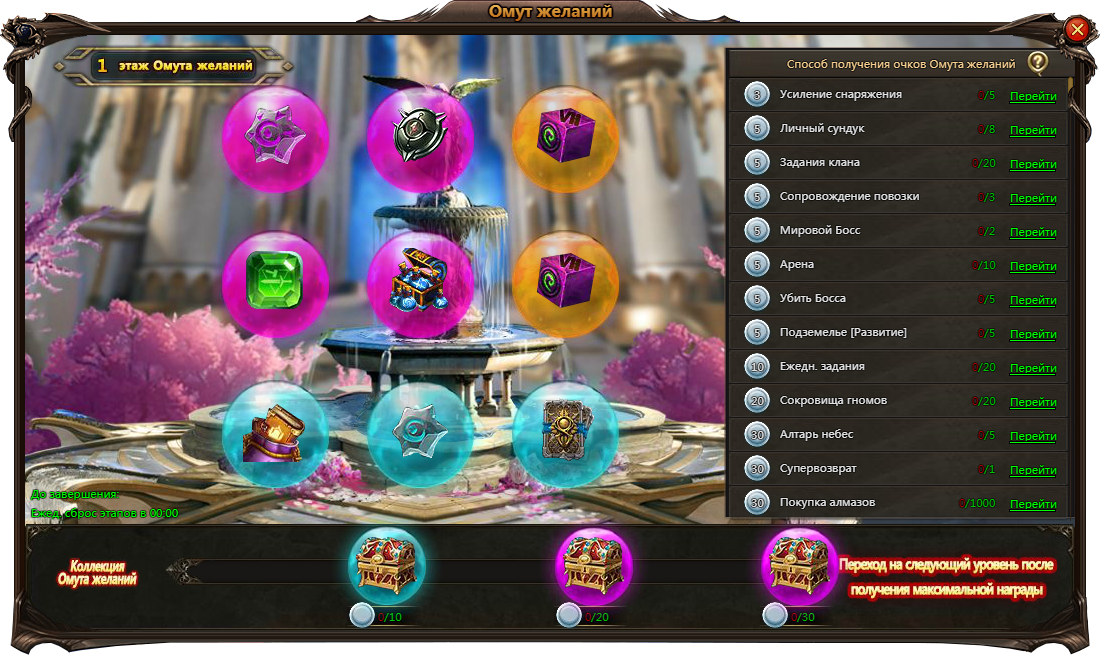
Task: Open Сопровождение повозки with Перейти
Action: [1033, 199]
